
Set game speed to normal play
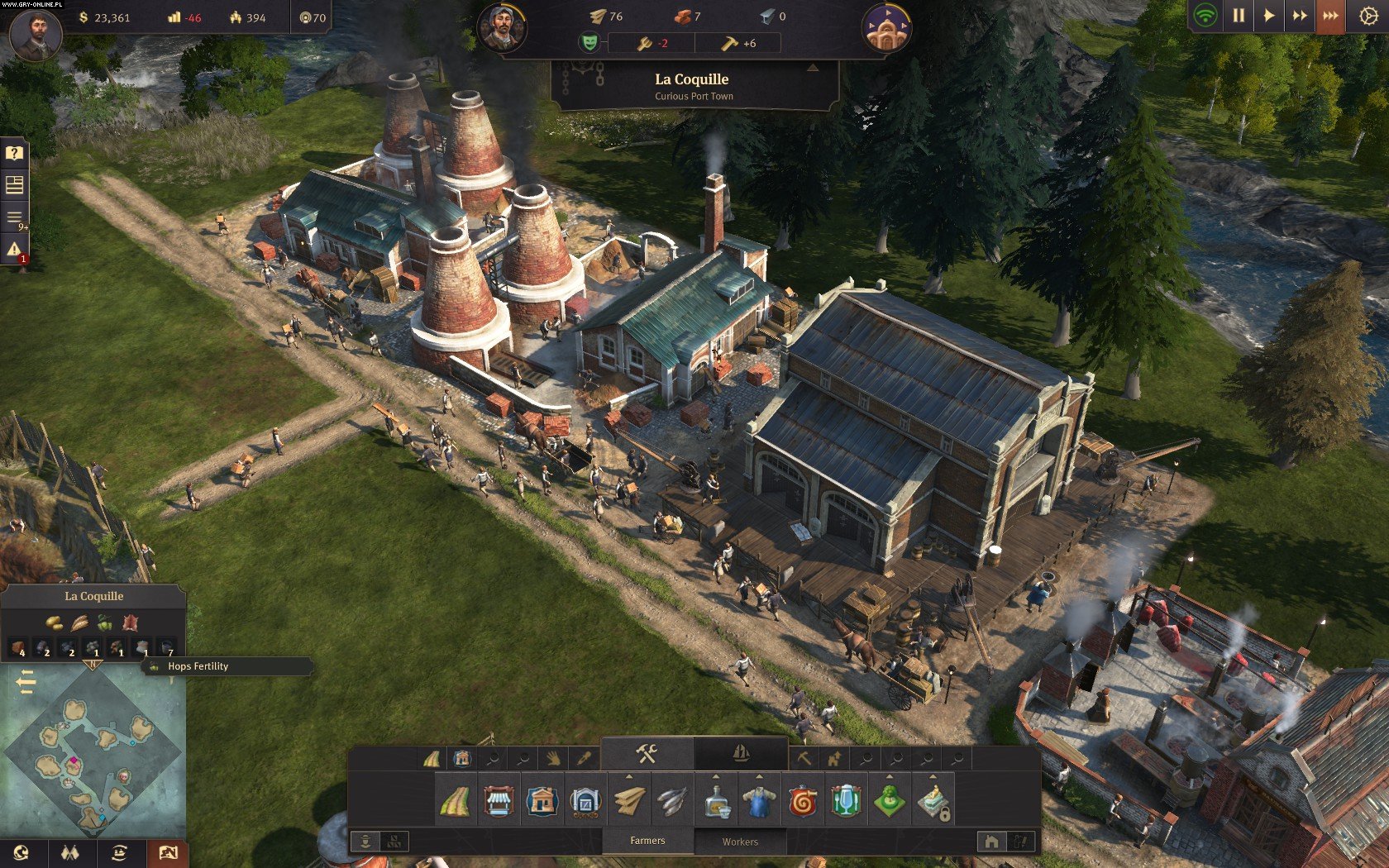[x=1268, y=16]
